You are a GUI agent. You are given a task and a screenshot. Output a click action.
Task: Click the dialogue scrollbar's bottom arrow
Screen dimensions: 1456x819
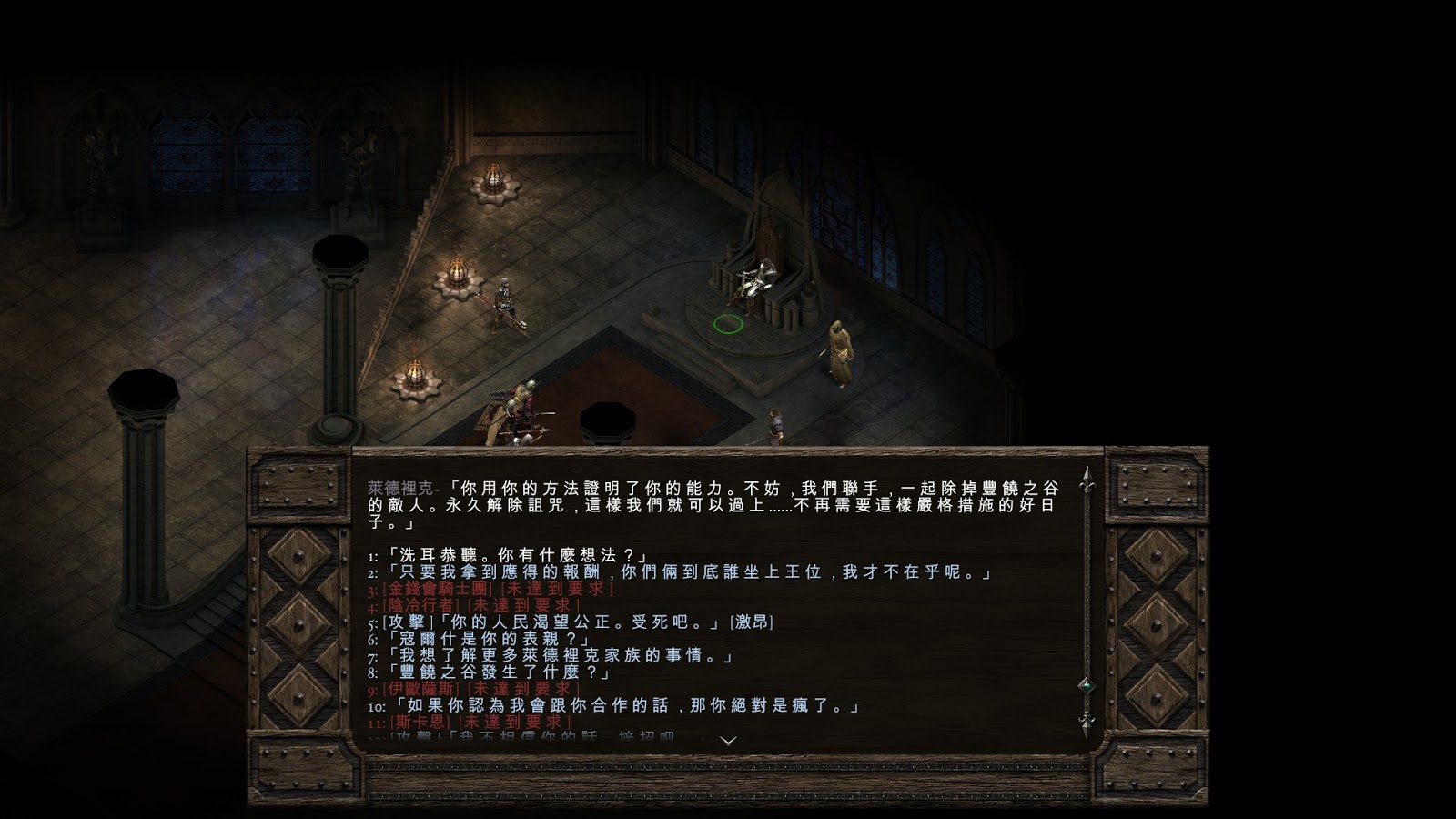(1085, 723)
